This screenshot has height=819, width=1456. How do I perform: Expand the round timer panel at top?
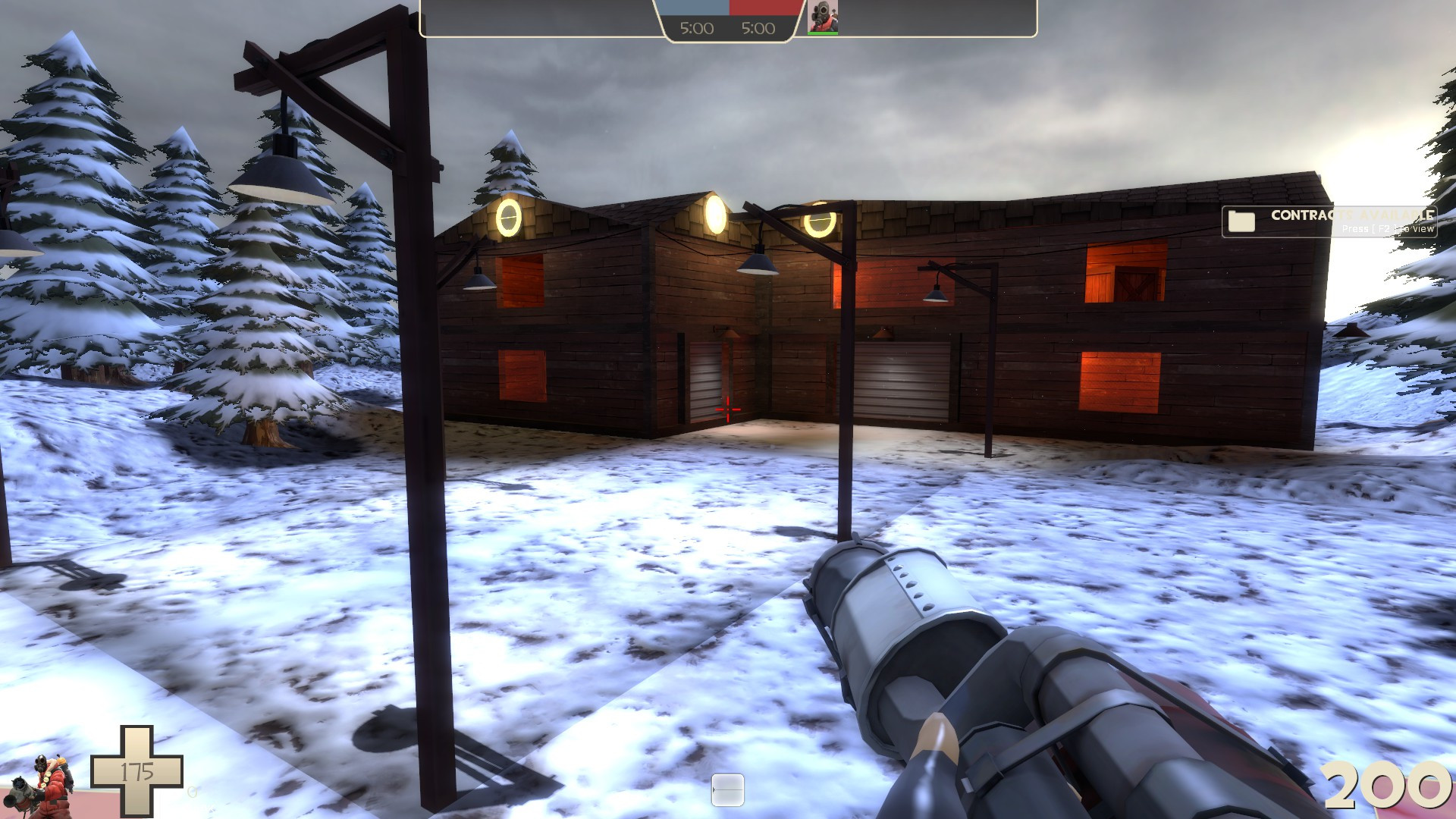point(728,20)
